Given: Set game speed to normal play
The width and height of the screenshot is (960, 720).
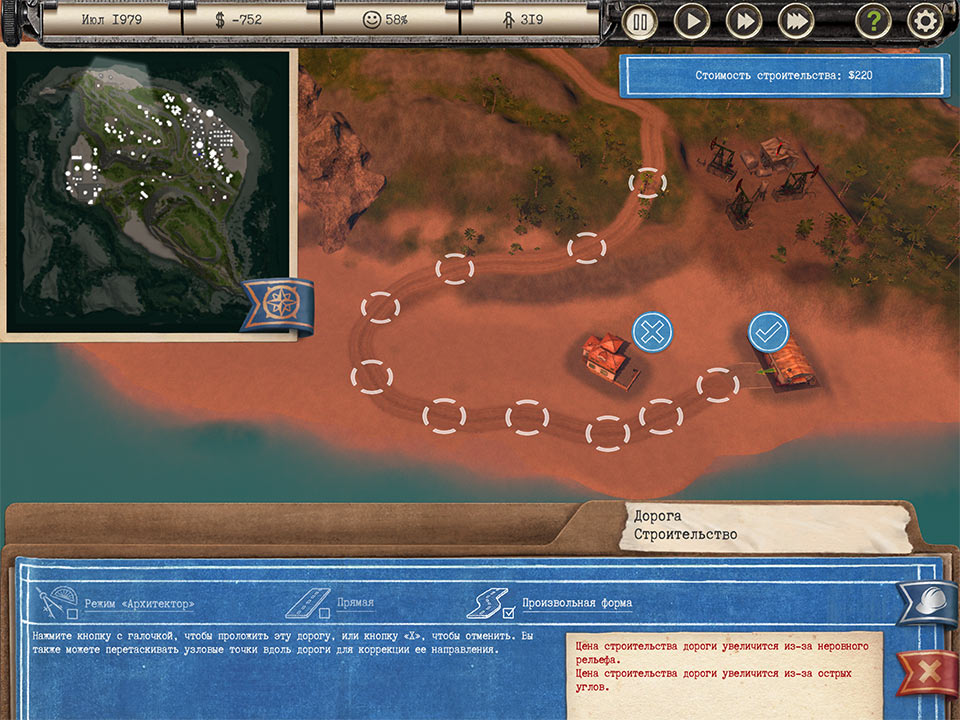Looking at the screenshot, I should (692, 21).
